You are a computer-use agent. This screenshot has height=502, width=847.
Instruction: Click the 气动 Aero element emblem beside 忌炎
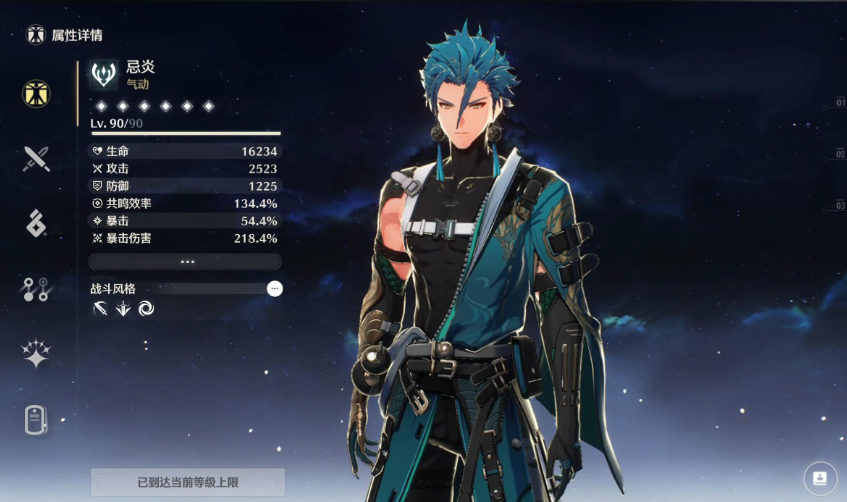coord(103,75)
